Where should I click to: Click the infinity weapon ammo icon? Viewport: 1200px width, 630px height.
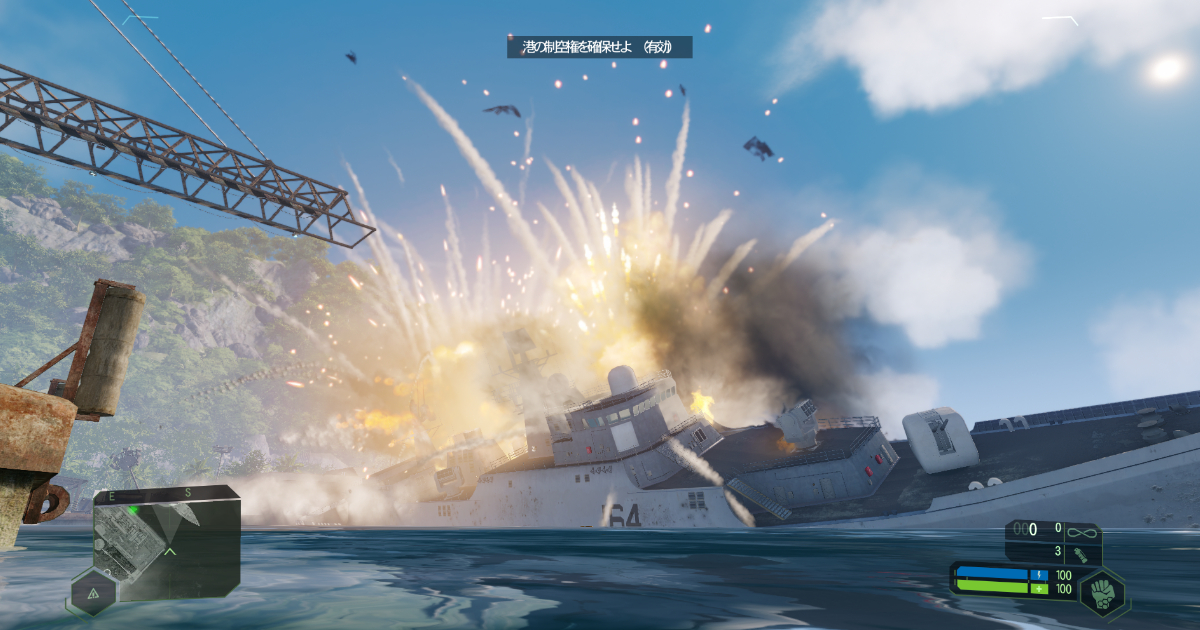(x=1080, y=530)
